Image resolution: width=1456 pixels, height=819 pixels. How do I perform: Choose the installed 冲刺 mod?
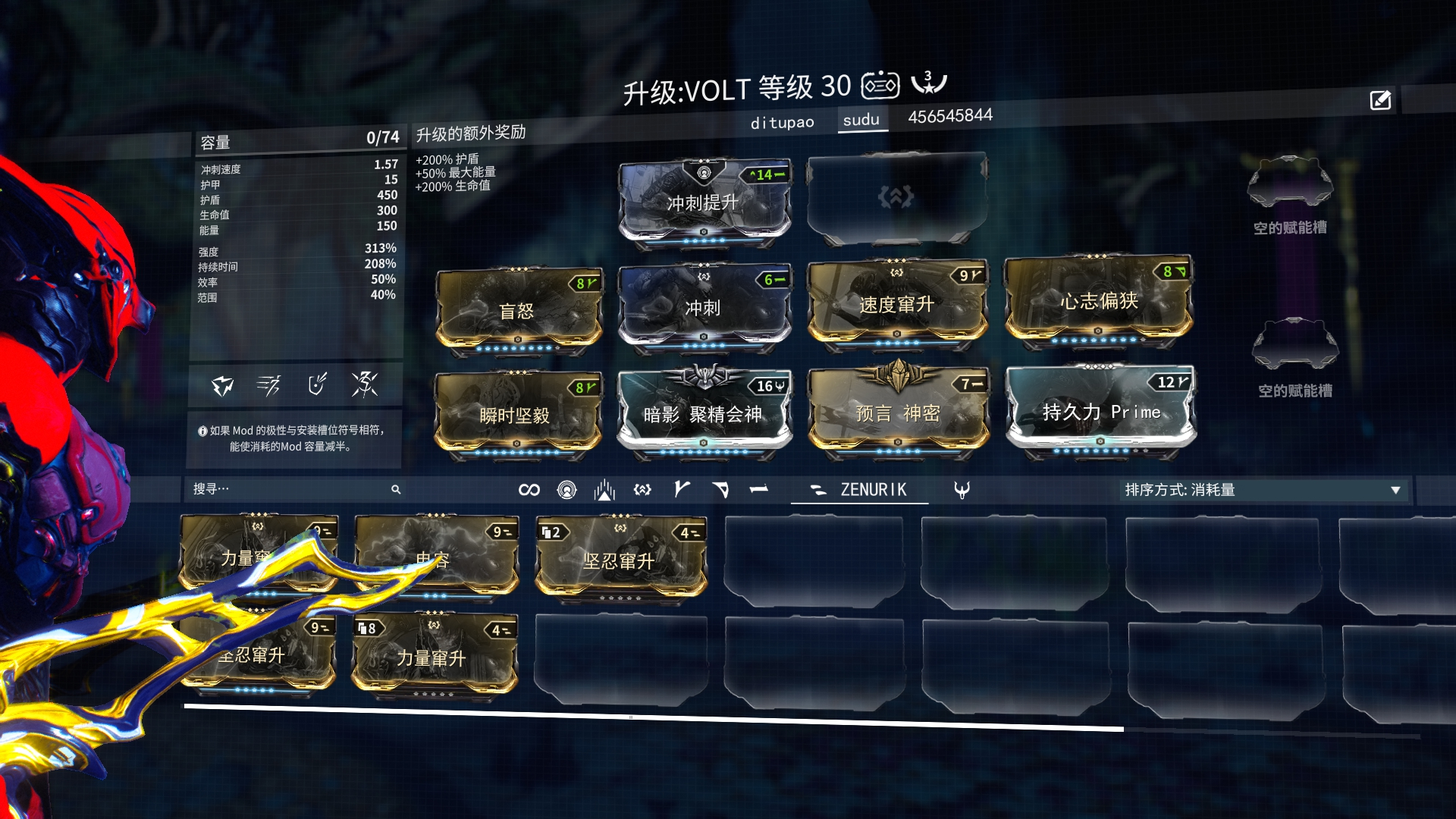(x=704, y=308)
